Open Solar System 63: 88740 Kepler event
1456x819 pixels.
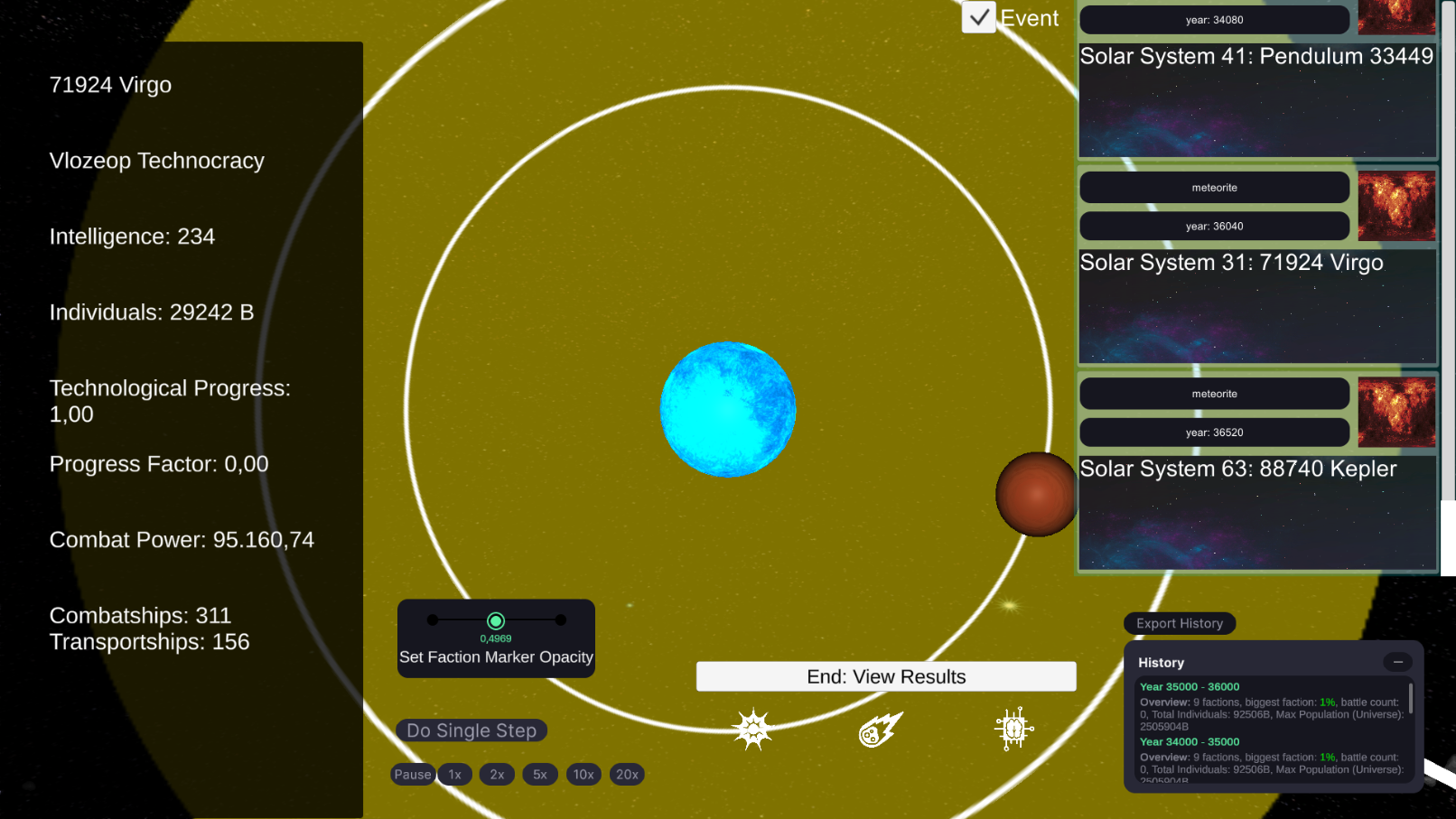pyautogui.click(x=1256, y=512)
